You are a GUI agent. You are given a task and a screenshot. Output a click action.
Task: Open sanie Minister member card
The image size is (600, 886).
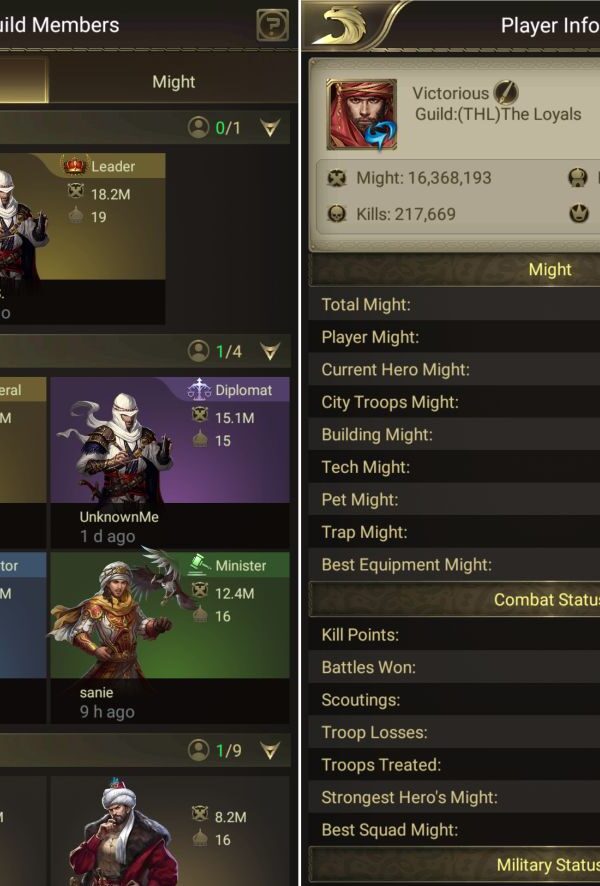(x=169, y=636)
